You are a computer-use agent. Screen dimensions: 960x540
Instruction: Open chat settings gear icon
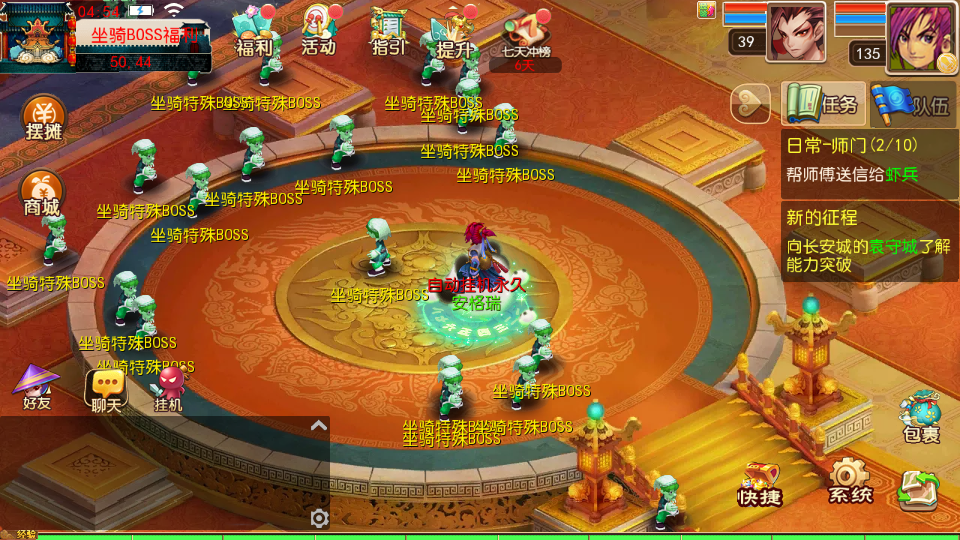pos(319,517)
